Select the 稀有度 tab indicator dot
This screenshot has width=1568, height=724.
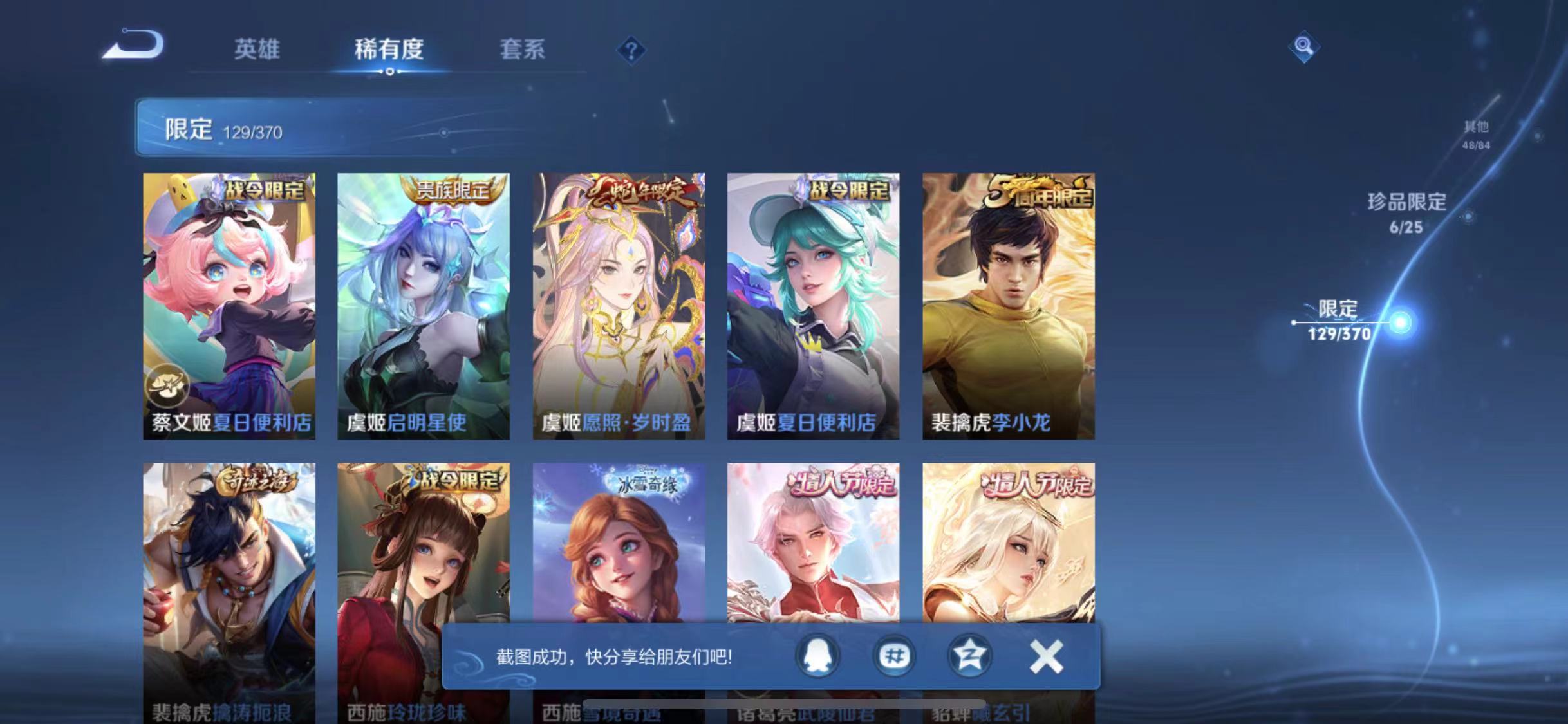(388, 73)
